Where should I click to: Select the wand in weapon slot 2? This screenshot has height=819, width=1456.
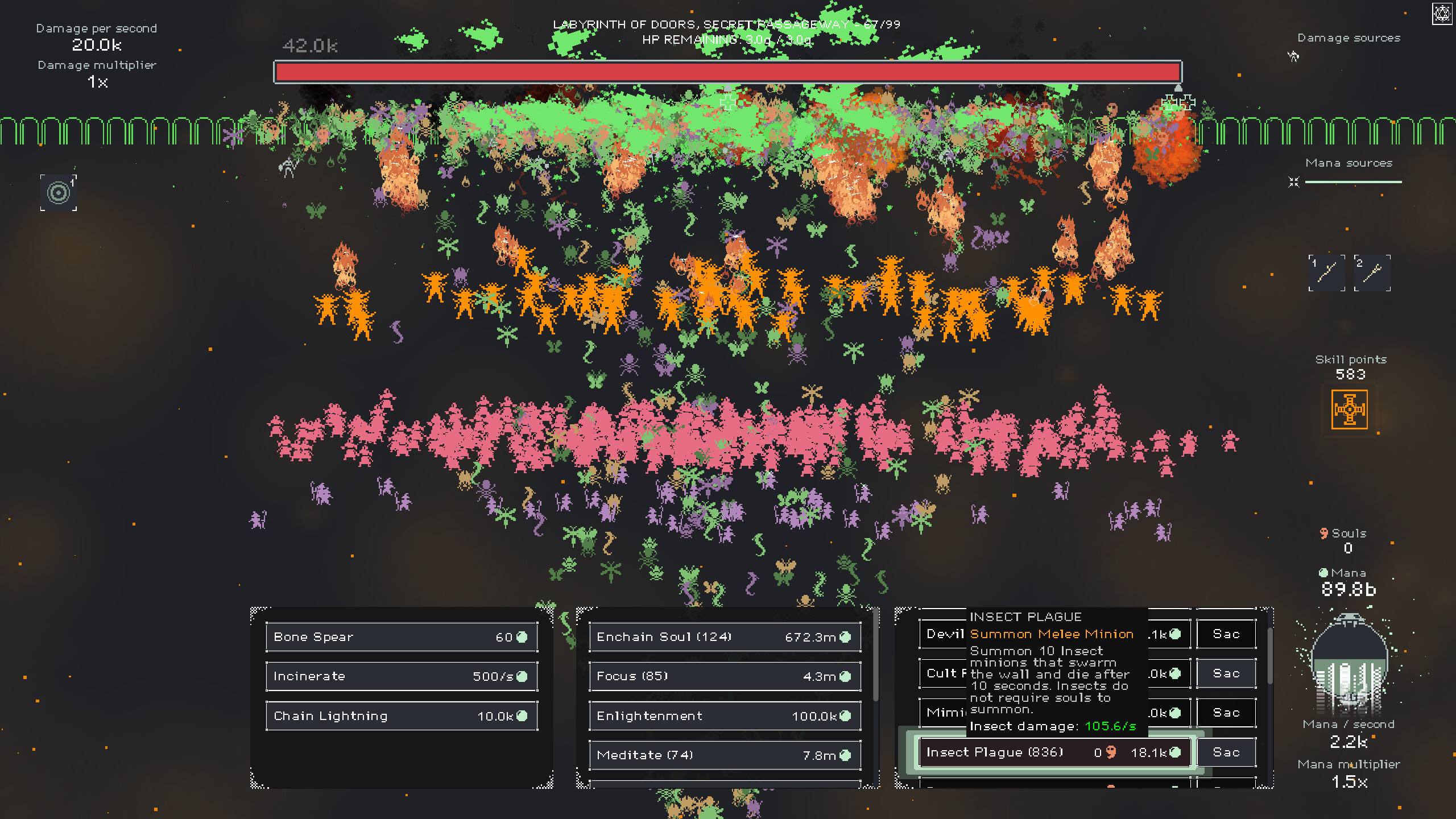[1372, 273]
